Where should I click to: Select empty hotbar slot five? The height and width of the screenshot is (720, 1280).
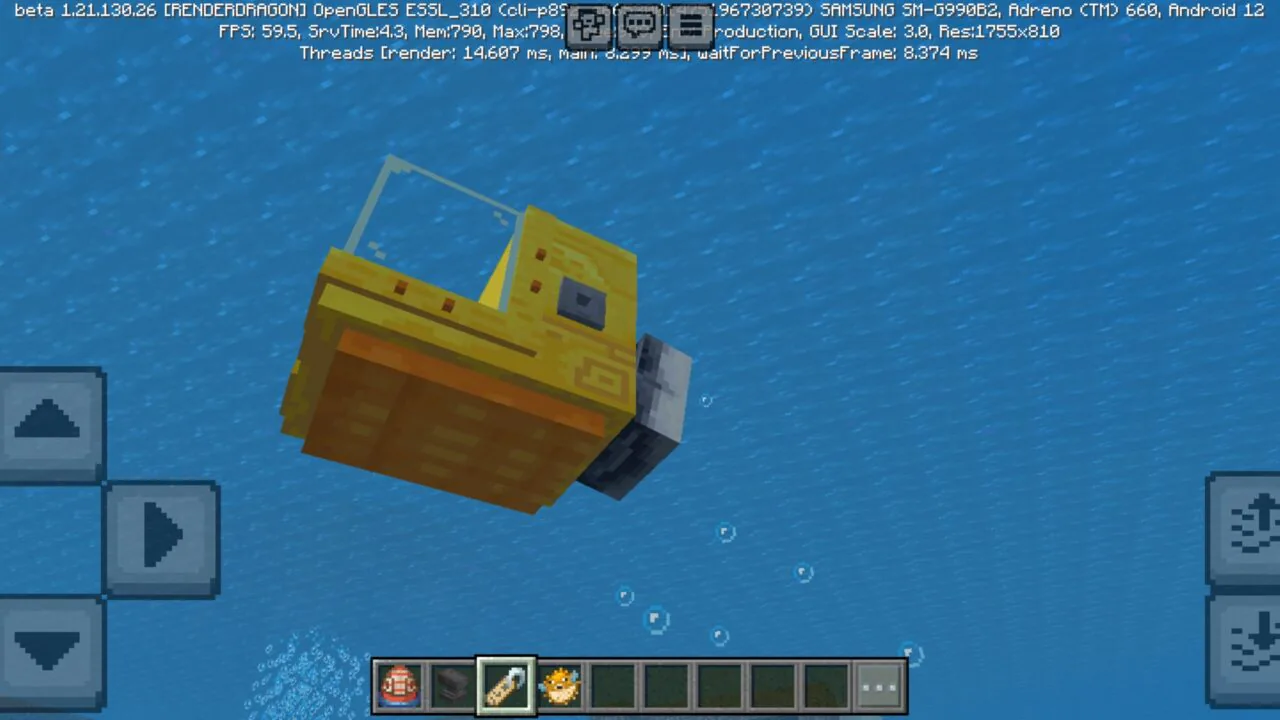614,683
